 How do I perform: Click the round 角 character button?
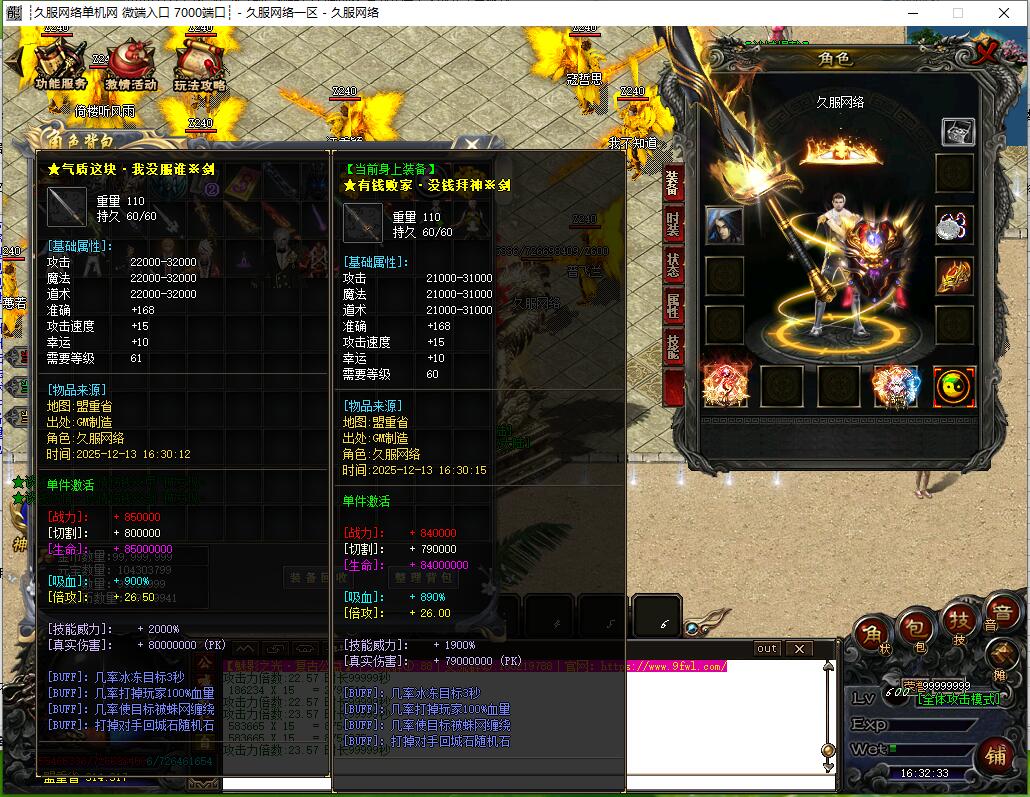click(x=872, y=632)
